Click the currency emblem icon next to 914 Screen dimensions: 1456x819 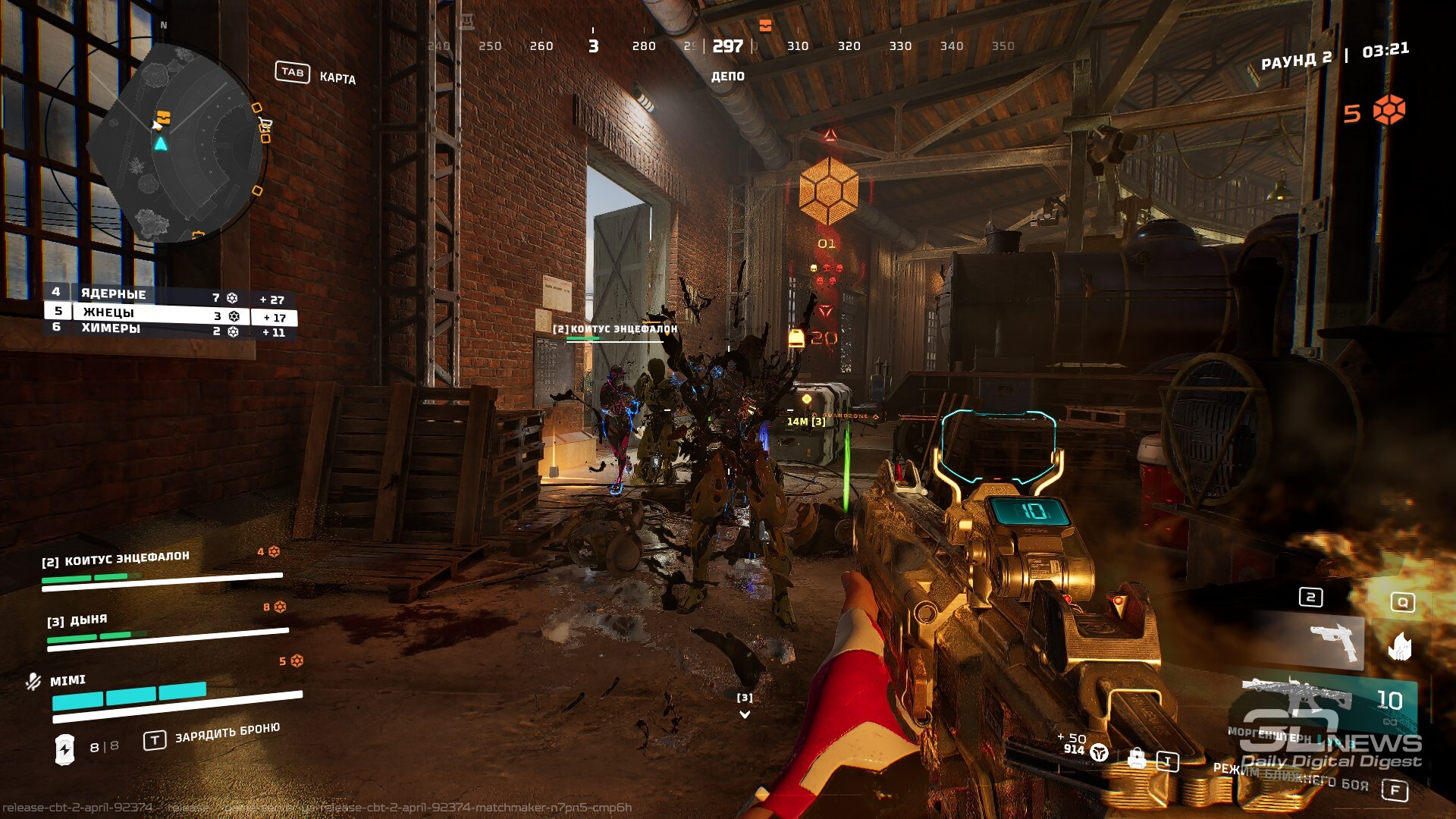pos(1099,753)
